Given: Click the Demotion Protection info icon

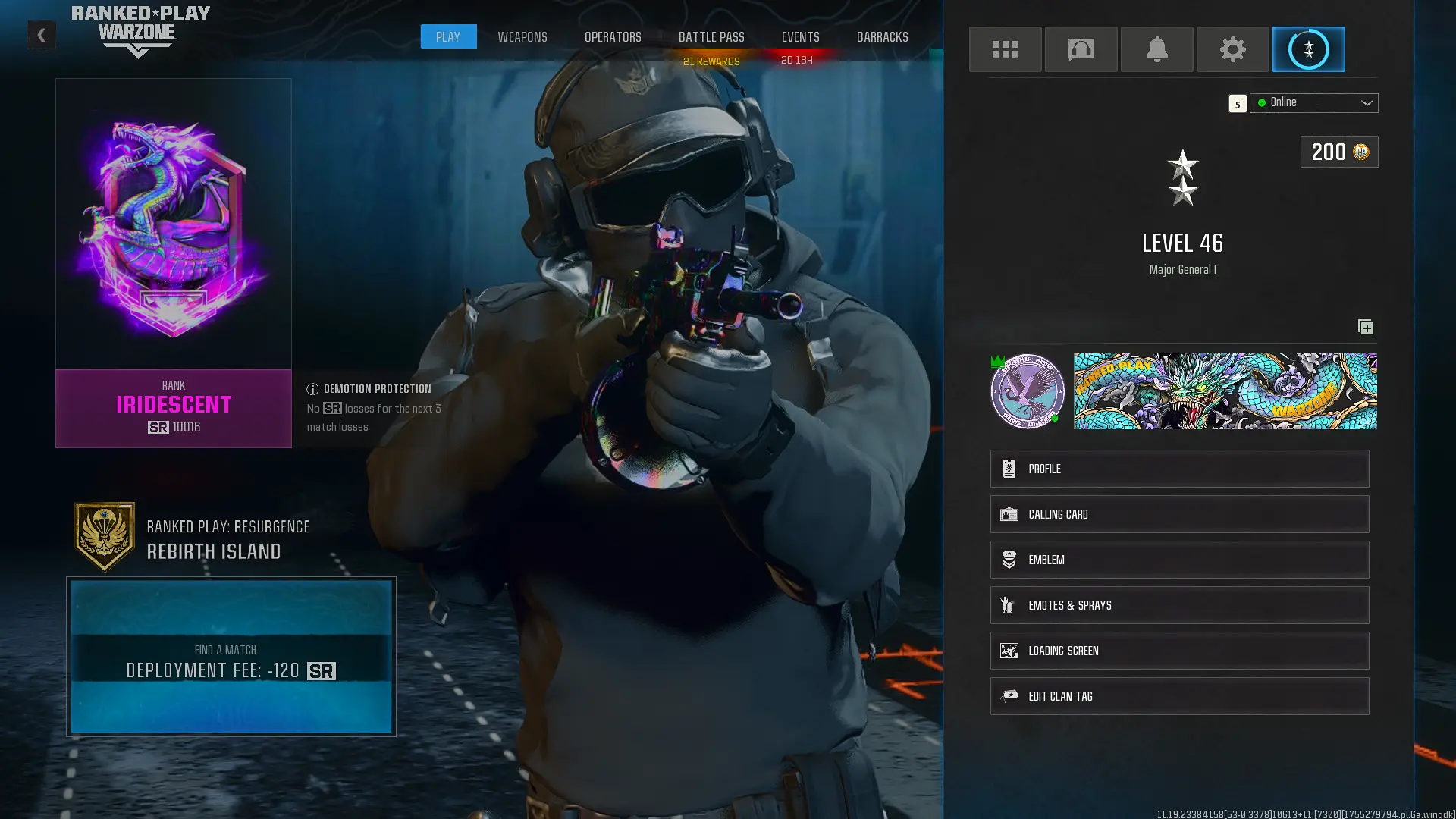Looking at the screenshot, I should pos(312,388).
